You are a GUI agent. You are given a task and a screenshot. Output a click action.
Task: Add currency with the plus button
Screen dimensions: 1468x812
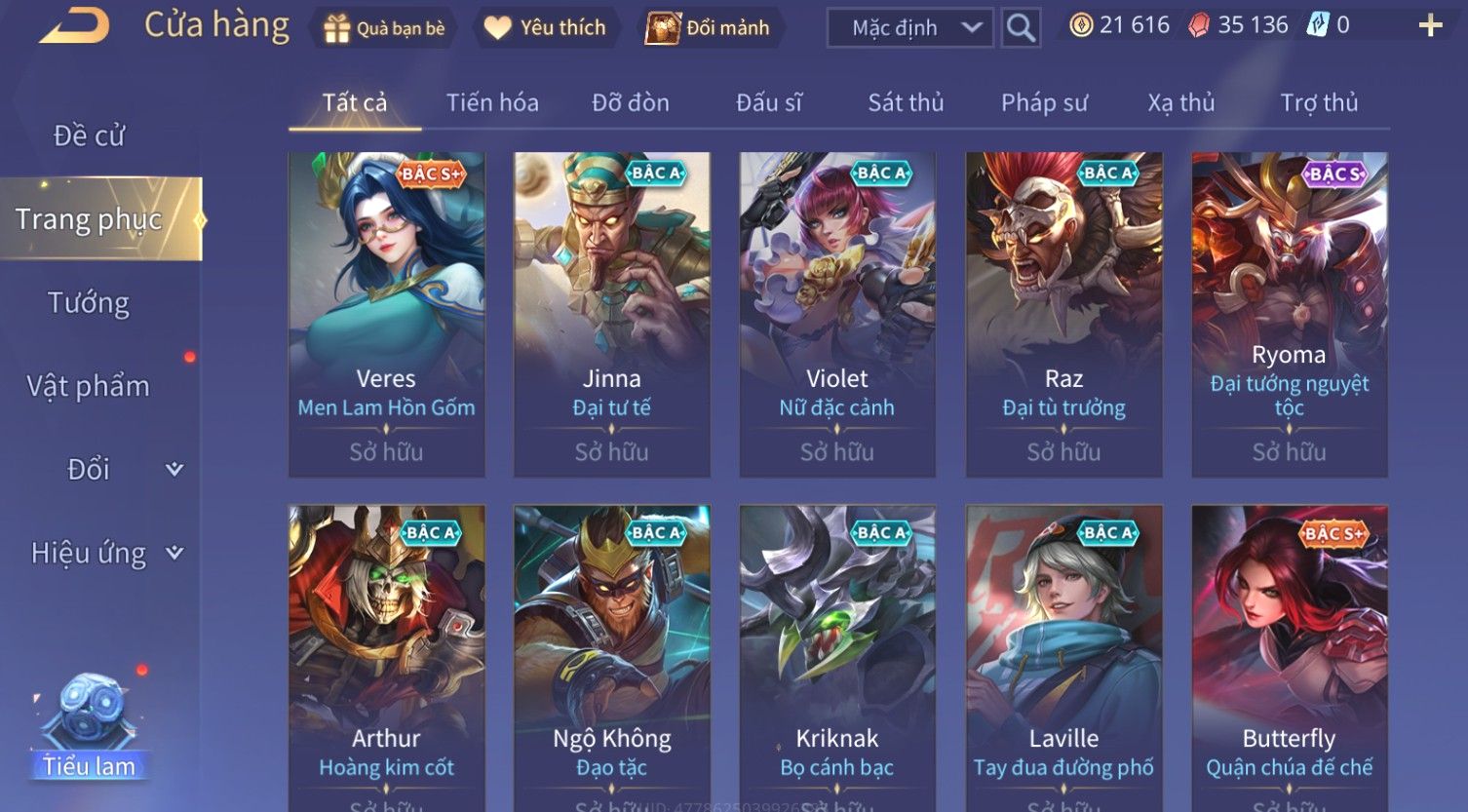[1430, 26]
